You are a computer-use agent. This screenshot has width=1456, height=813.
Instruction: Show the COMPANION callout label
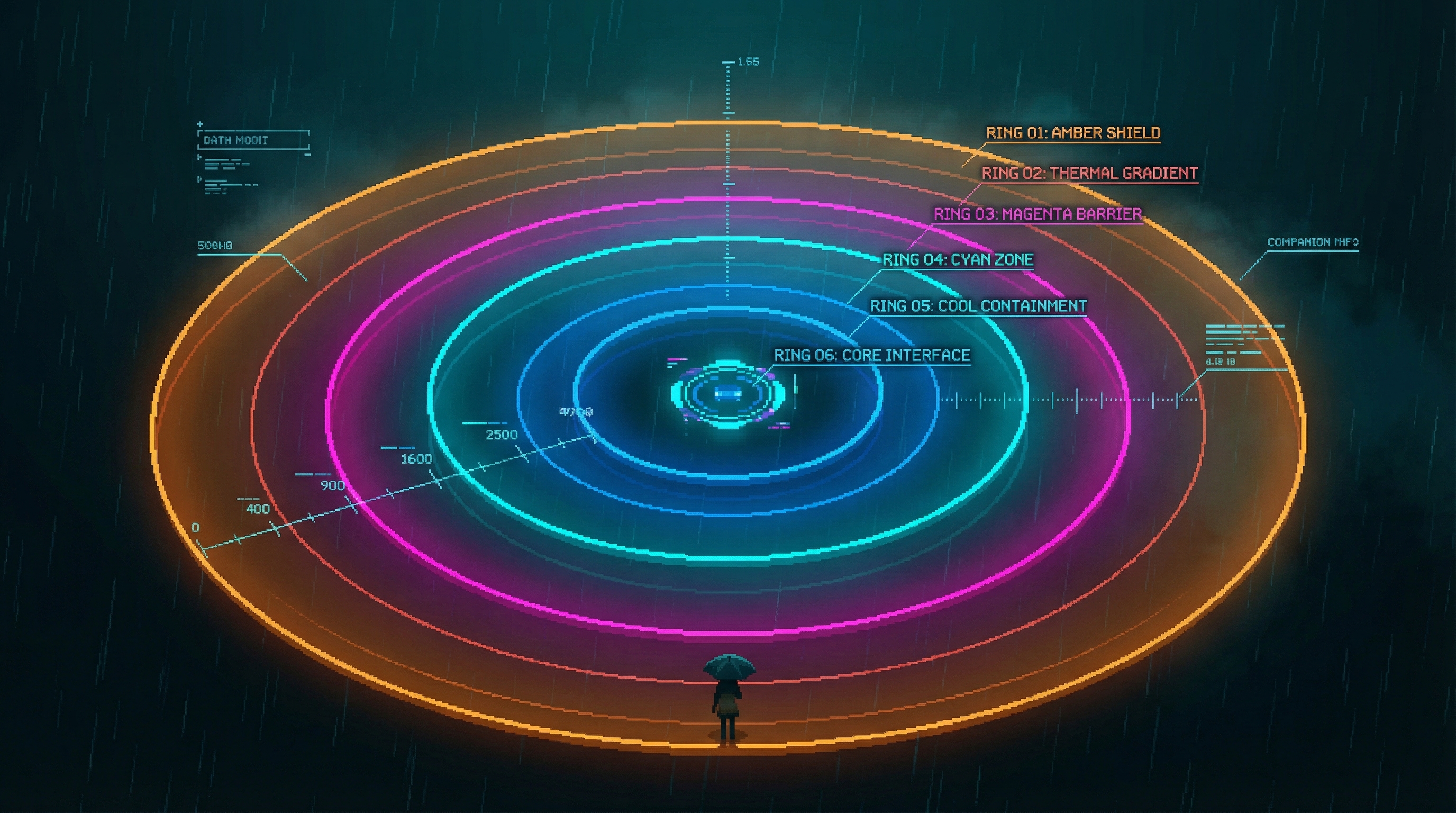1312,242
